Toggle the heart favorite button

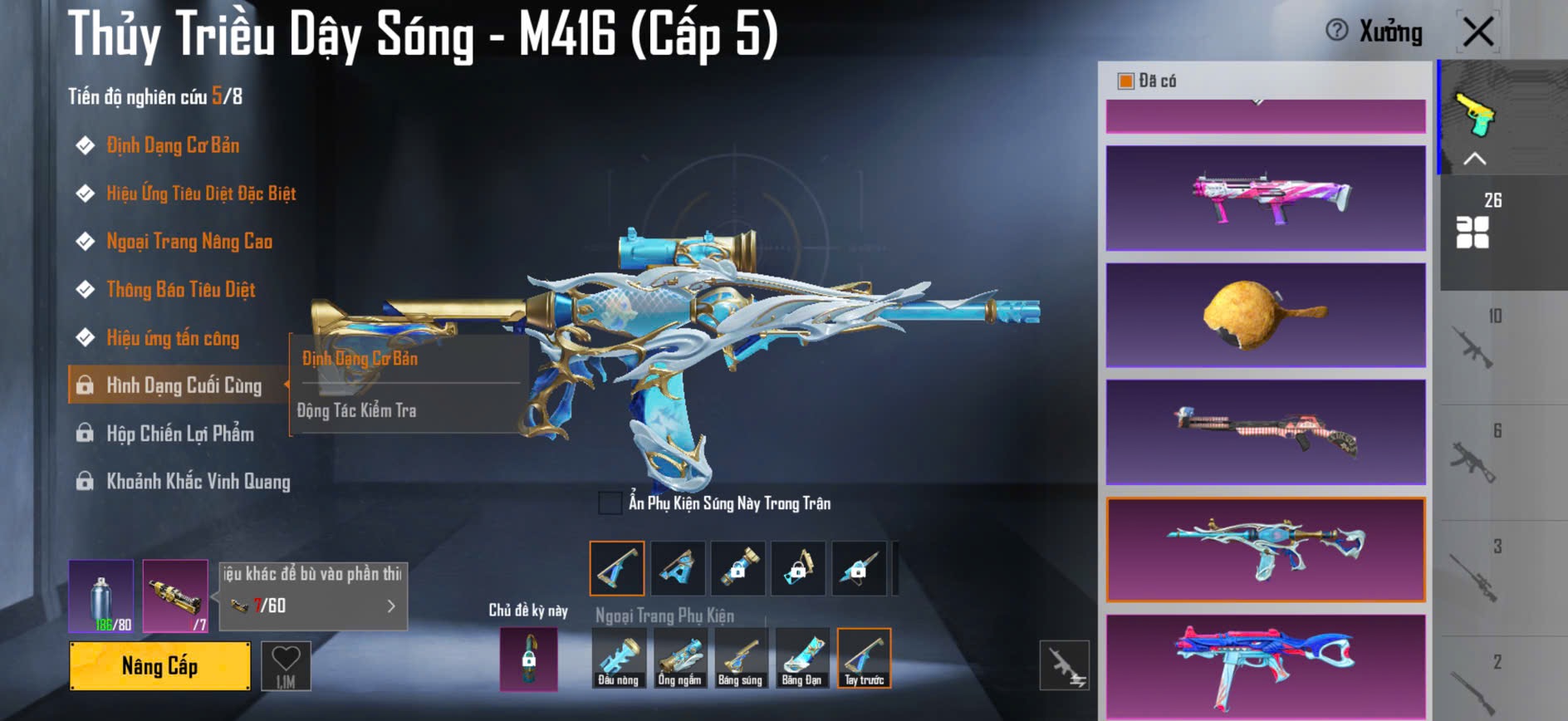pyautogui.click(x=286, y=665)
